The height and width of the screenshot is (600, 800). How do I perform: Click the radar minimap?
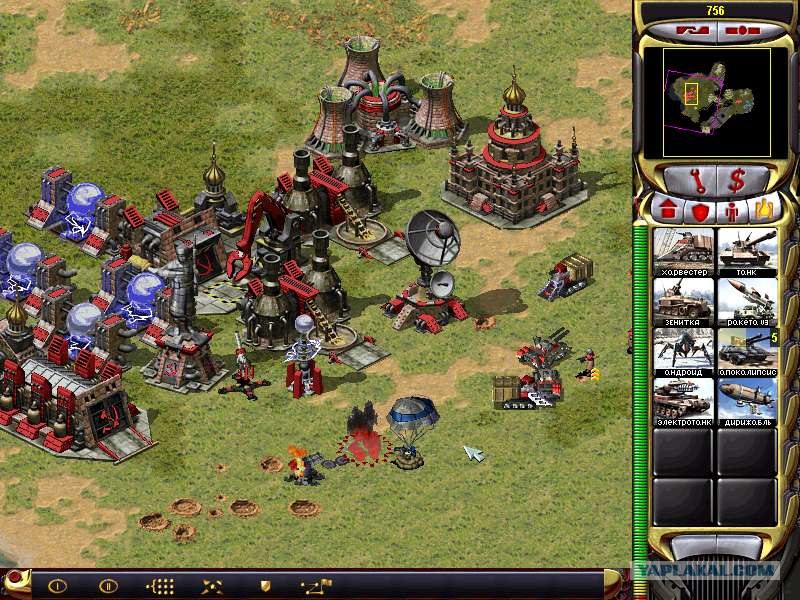tap(714, 102)
